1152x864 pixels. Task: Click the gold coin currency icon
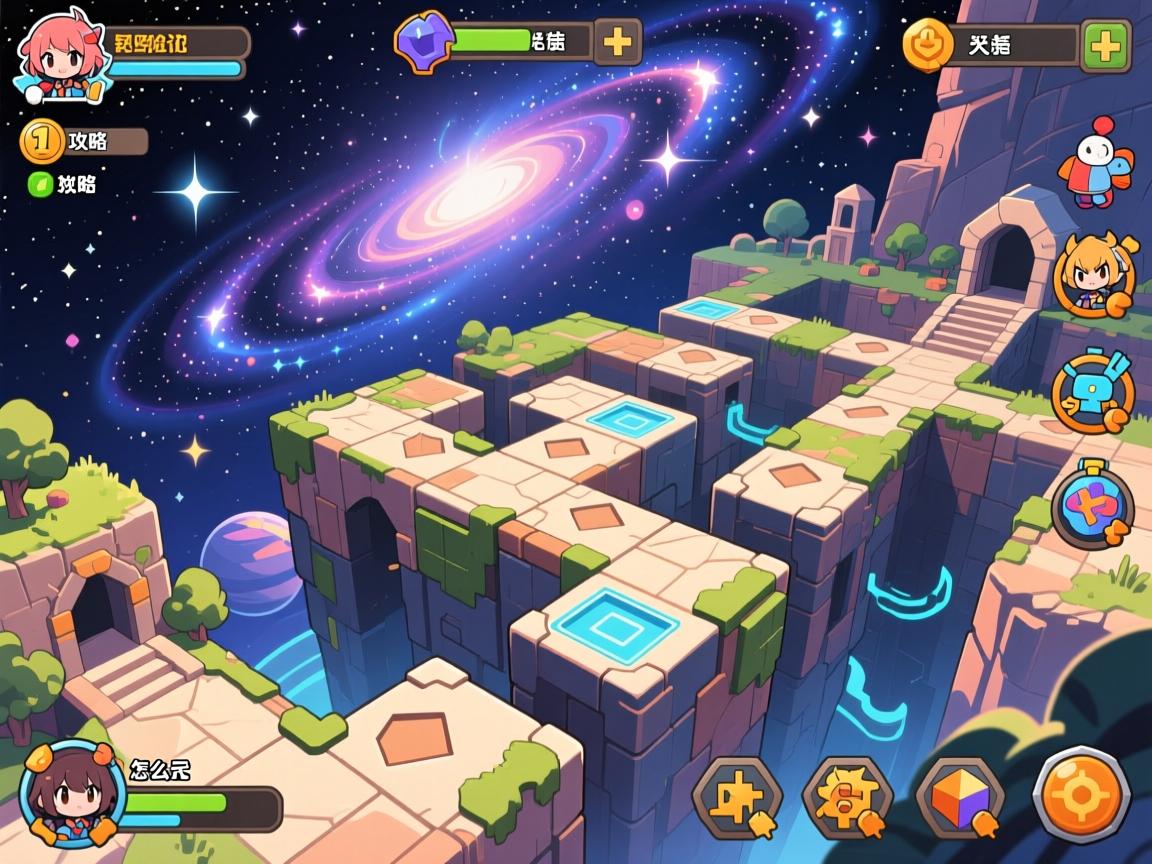tap(927, 45)
